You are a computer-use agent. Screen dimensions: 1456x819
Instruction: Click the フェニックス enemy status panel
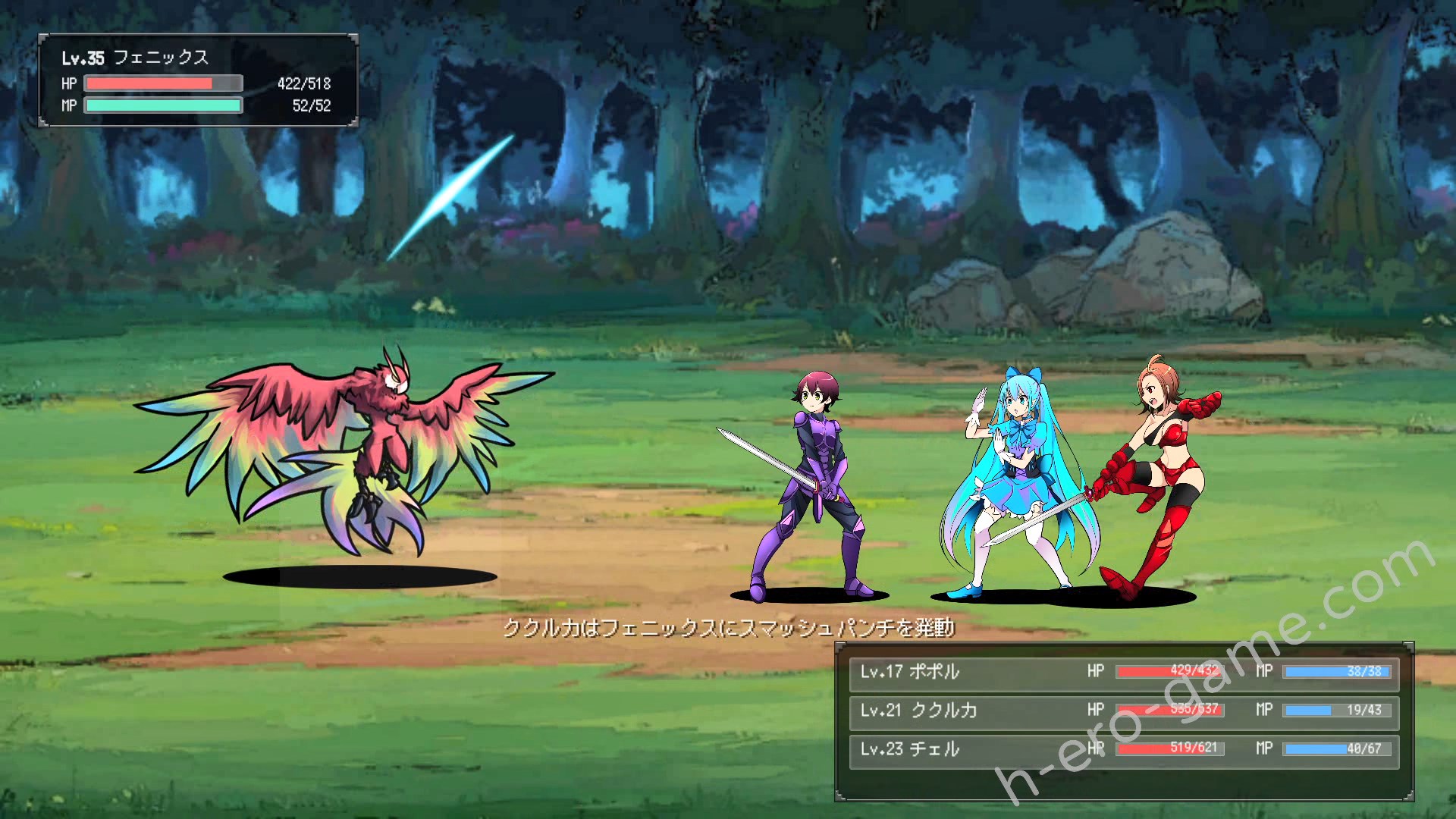coord(198,80)
